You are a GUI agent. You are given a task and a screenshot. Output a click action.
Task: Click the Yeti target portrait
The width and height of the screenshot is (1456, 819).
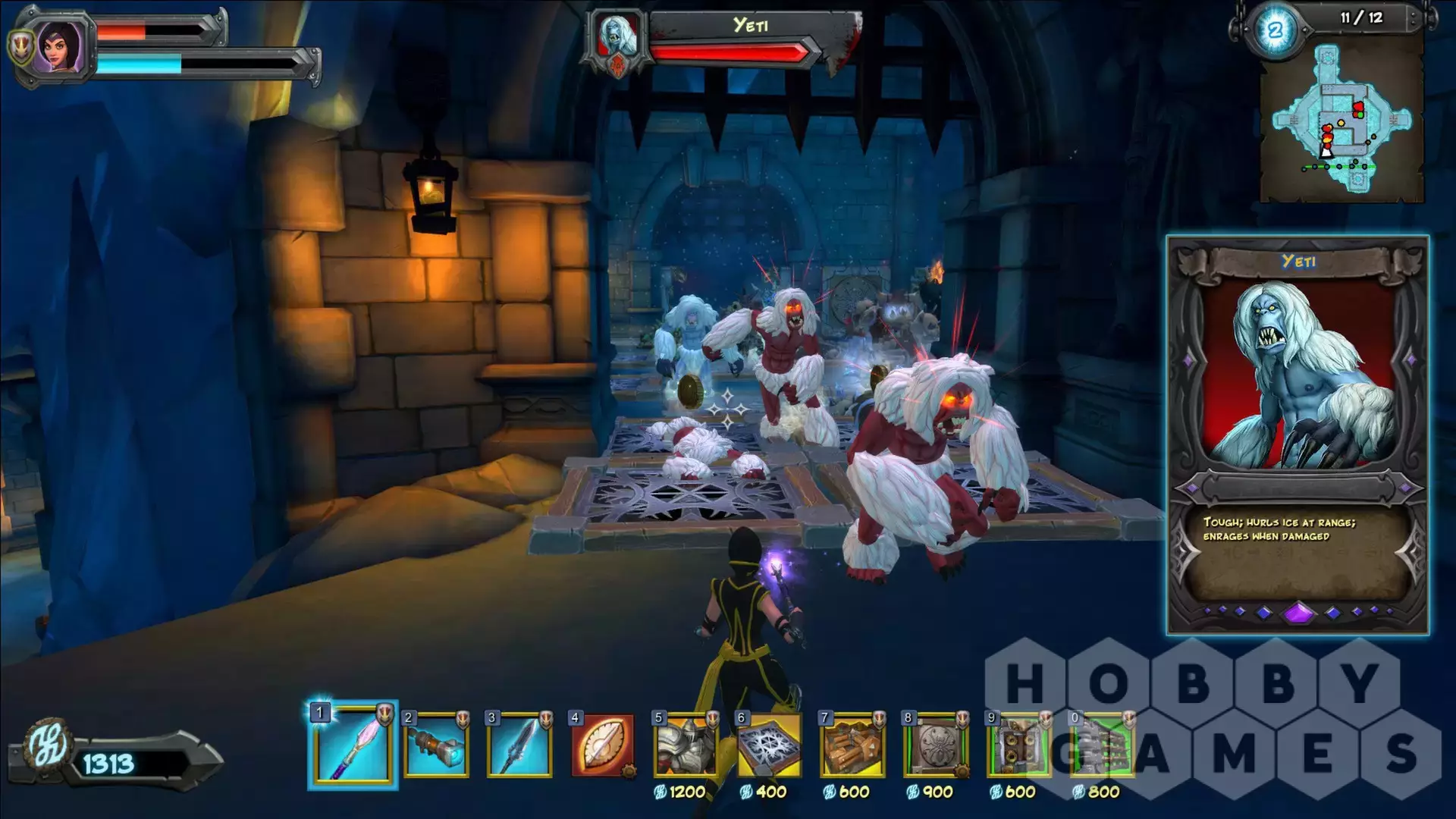[617, 36]
